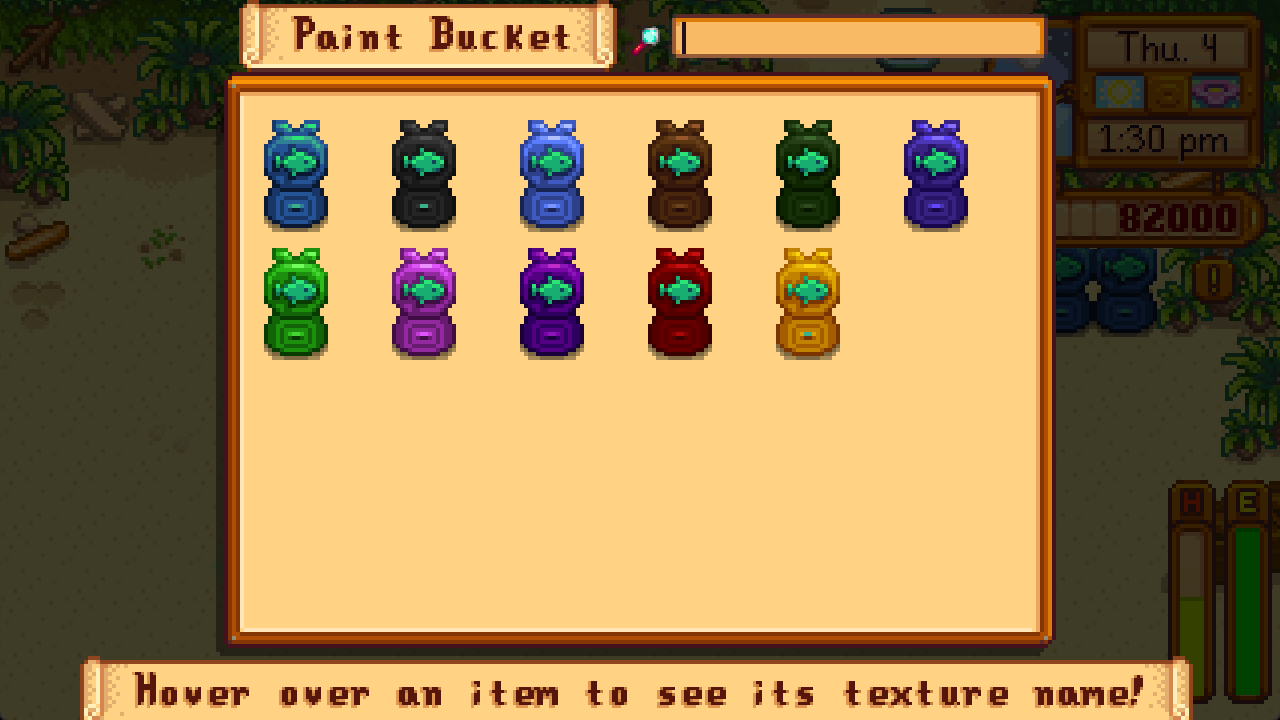Image resolution: width=1280 pixels, height=720 pixels.
Task: Pick the light blue backpack texture
Action: pyautogui.click(x=551, y=175)
